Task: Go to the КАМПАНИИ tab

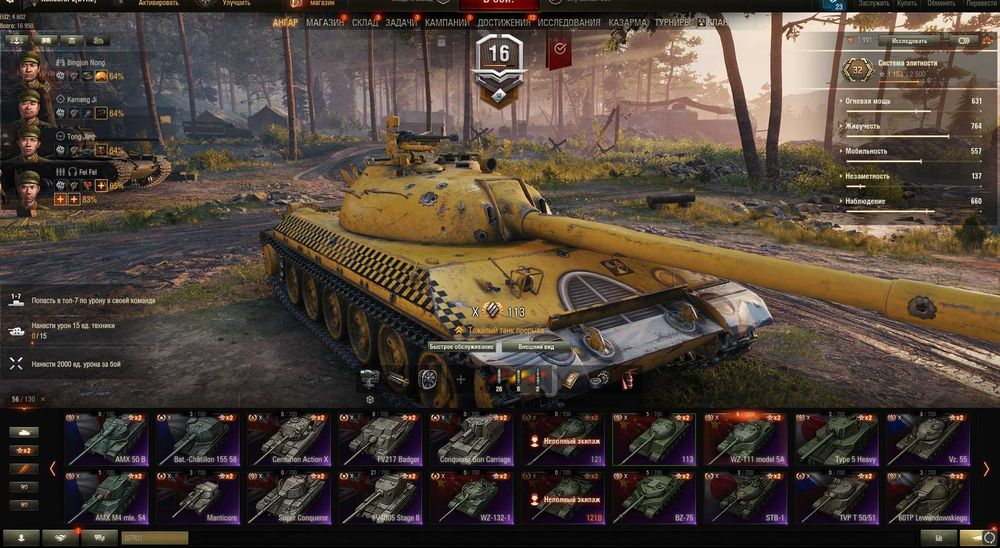Action: 446,22
